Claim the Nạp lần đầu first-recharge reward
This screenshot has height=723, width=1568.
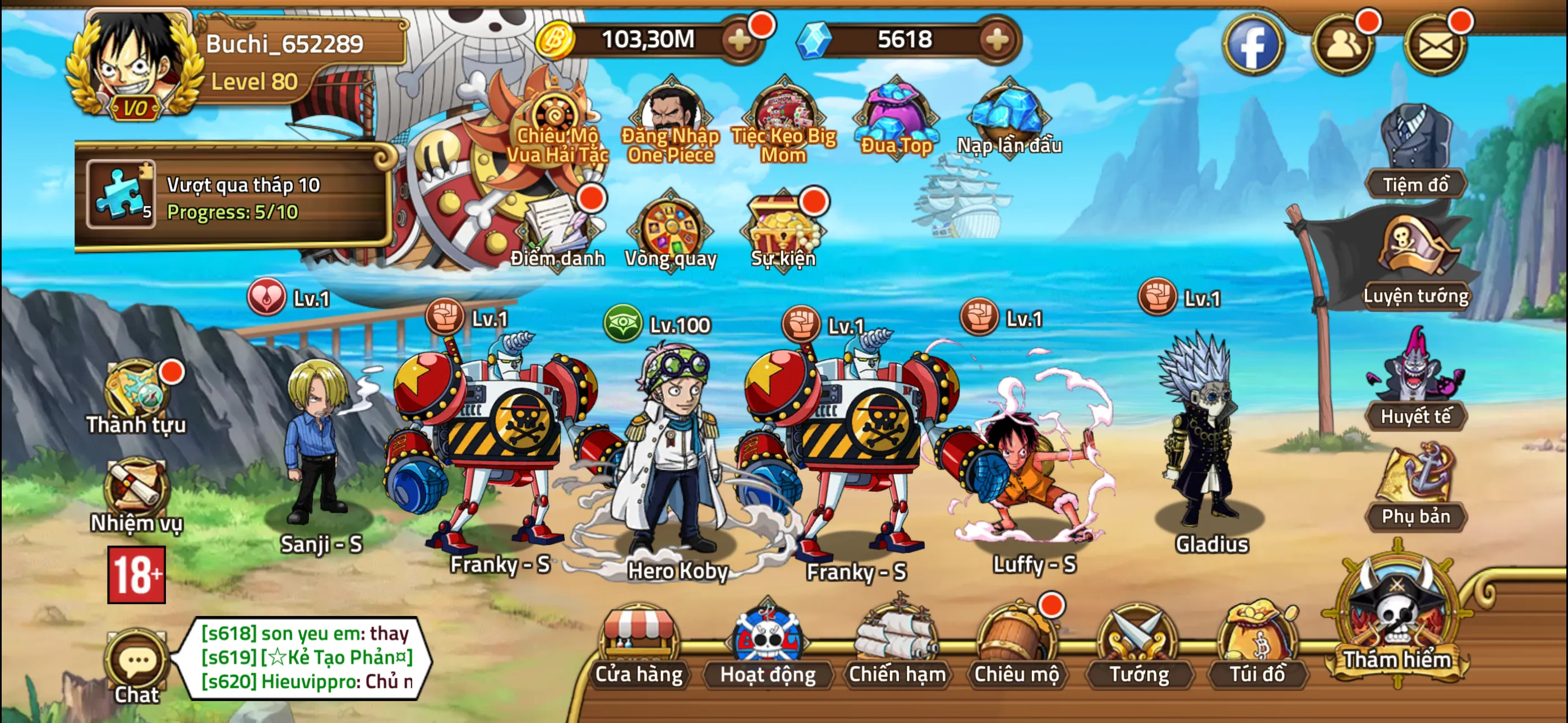(x=1007, y=113)
